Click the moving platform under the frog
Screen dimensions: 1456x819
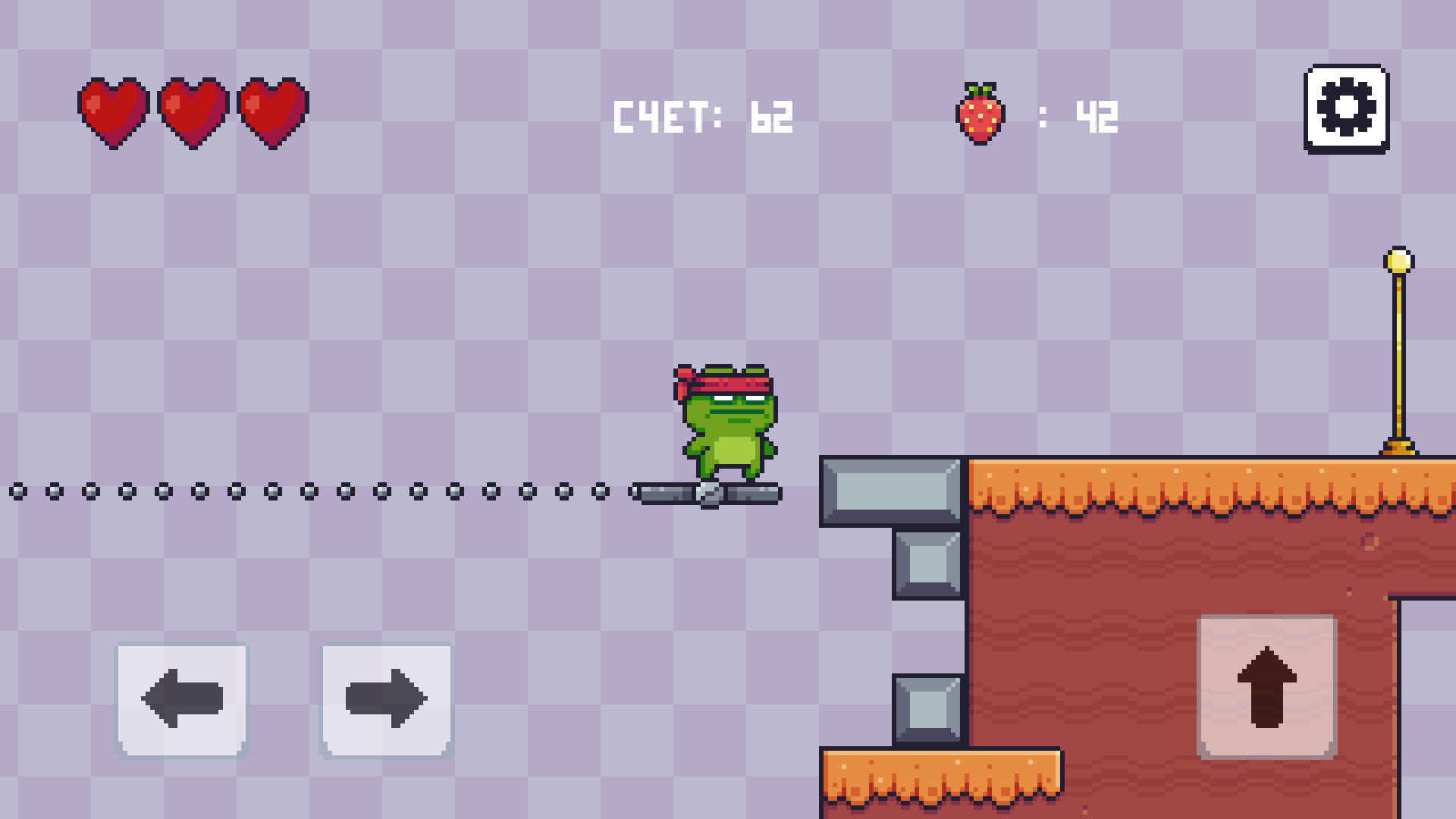pos(705,492)
